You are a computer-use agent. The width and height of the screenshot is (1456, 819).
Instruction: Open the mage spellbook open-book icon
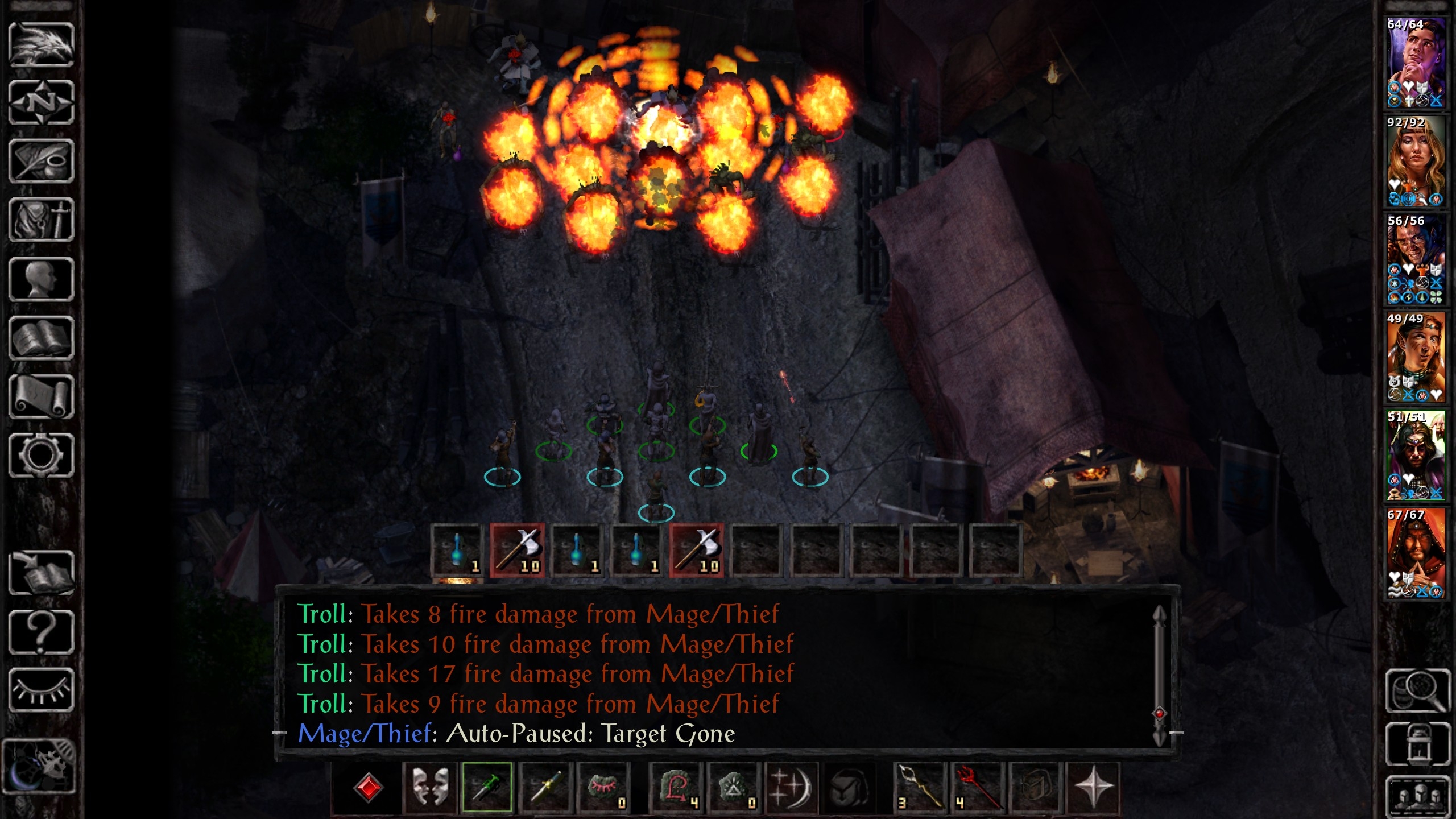[x=41, y=338]
